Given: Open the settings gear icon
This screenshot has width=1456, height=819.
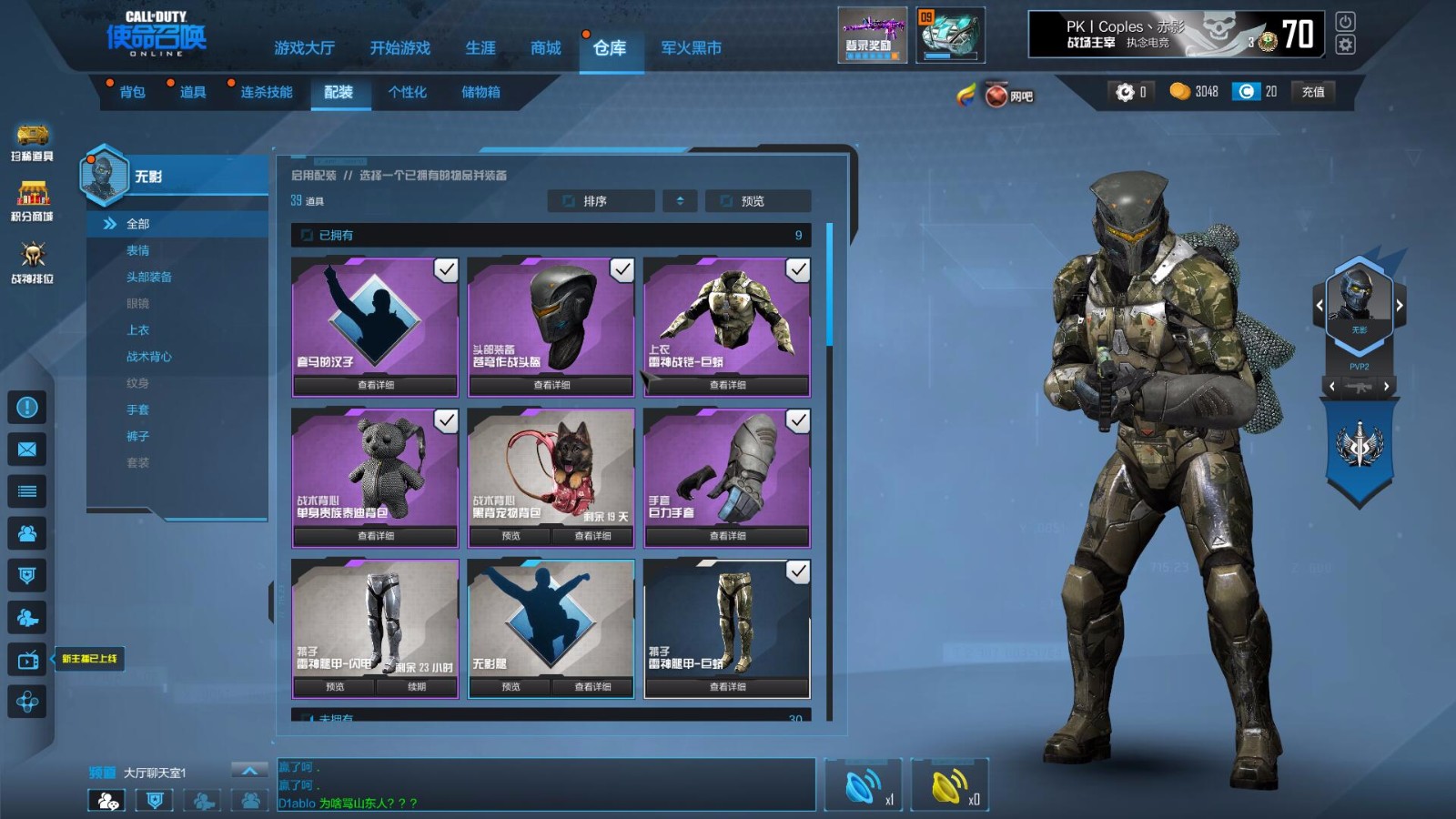Looking at the screenshot, I should [1345, 45].
